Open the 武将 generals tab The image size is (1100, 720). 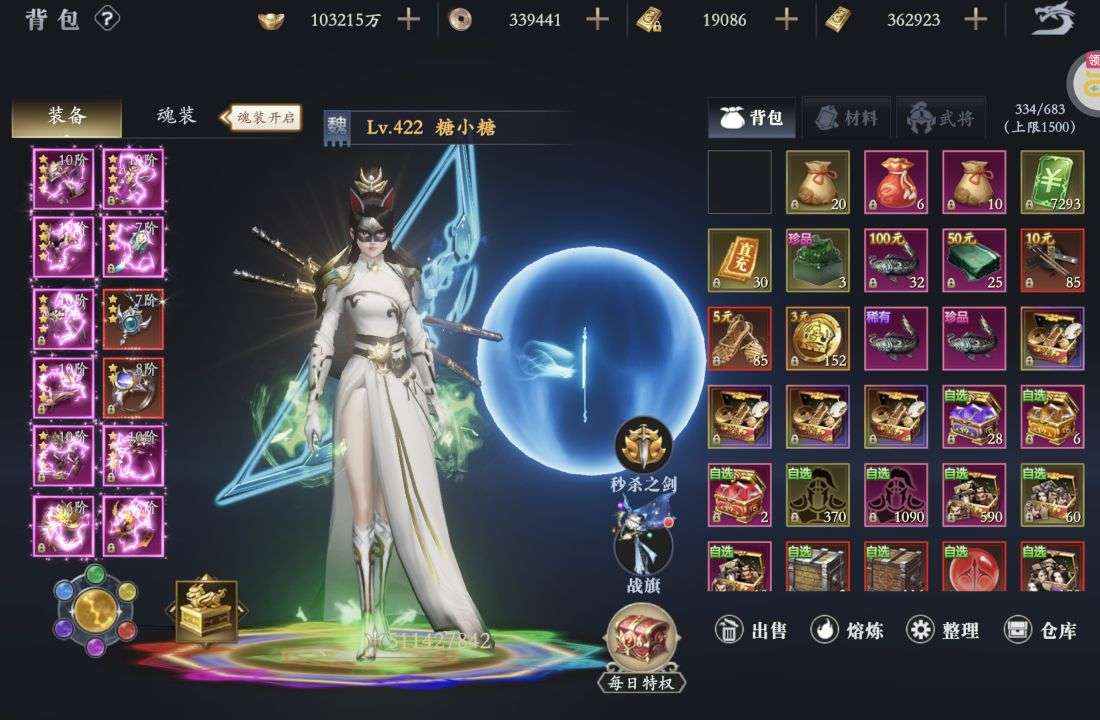click(941, 118)
